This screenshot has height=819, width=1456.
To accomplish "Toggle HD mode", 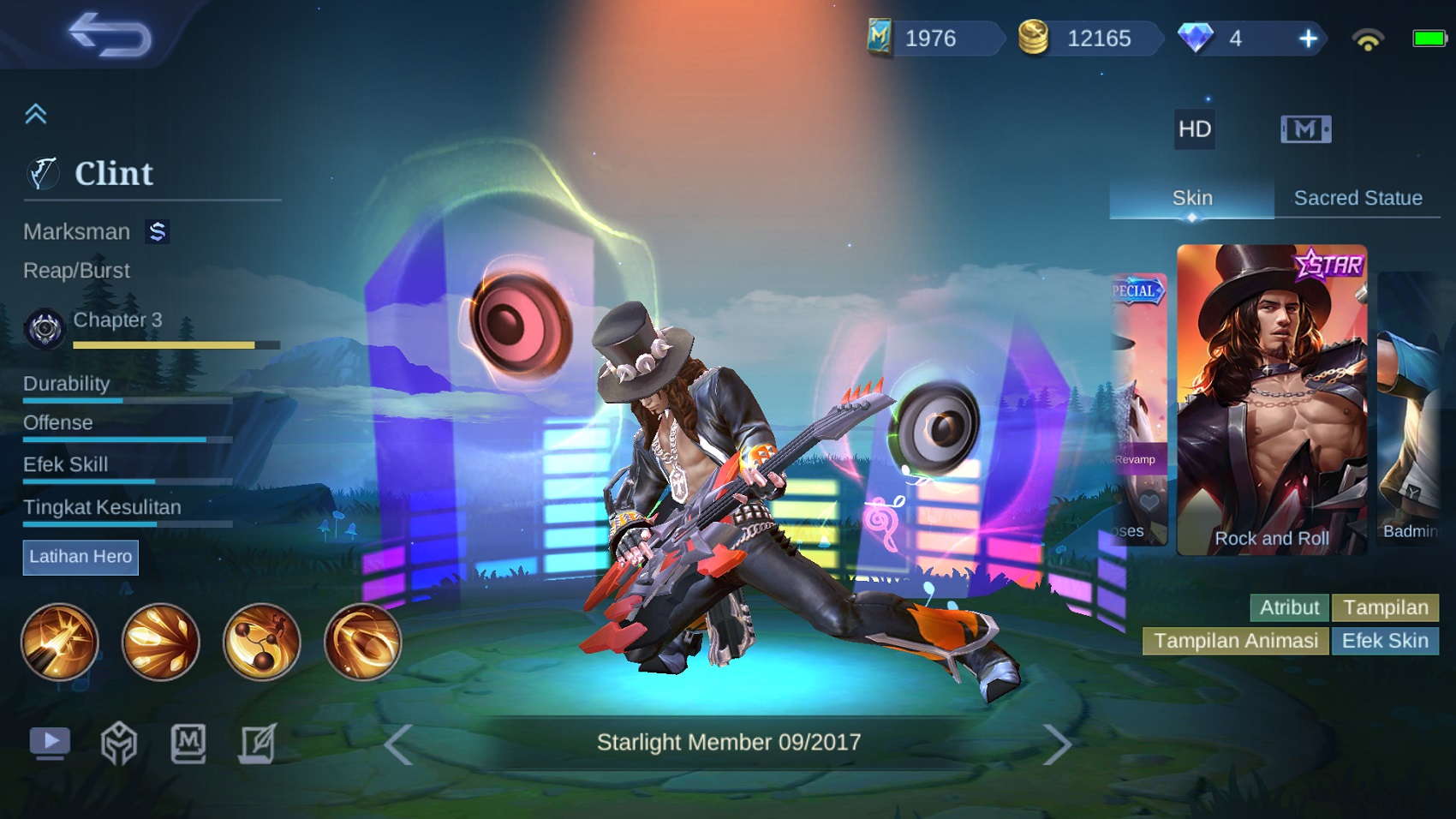I will coord(1194,130).
